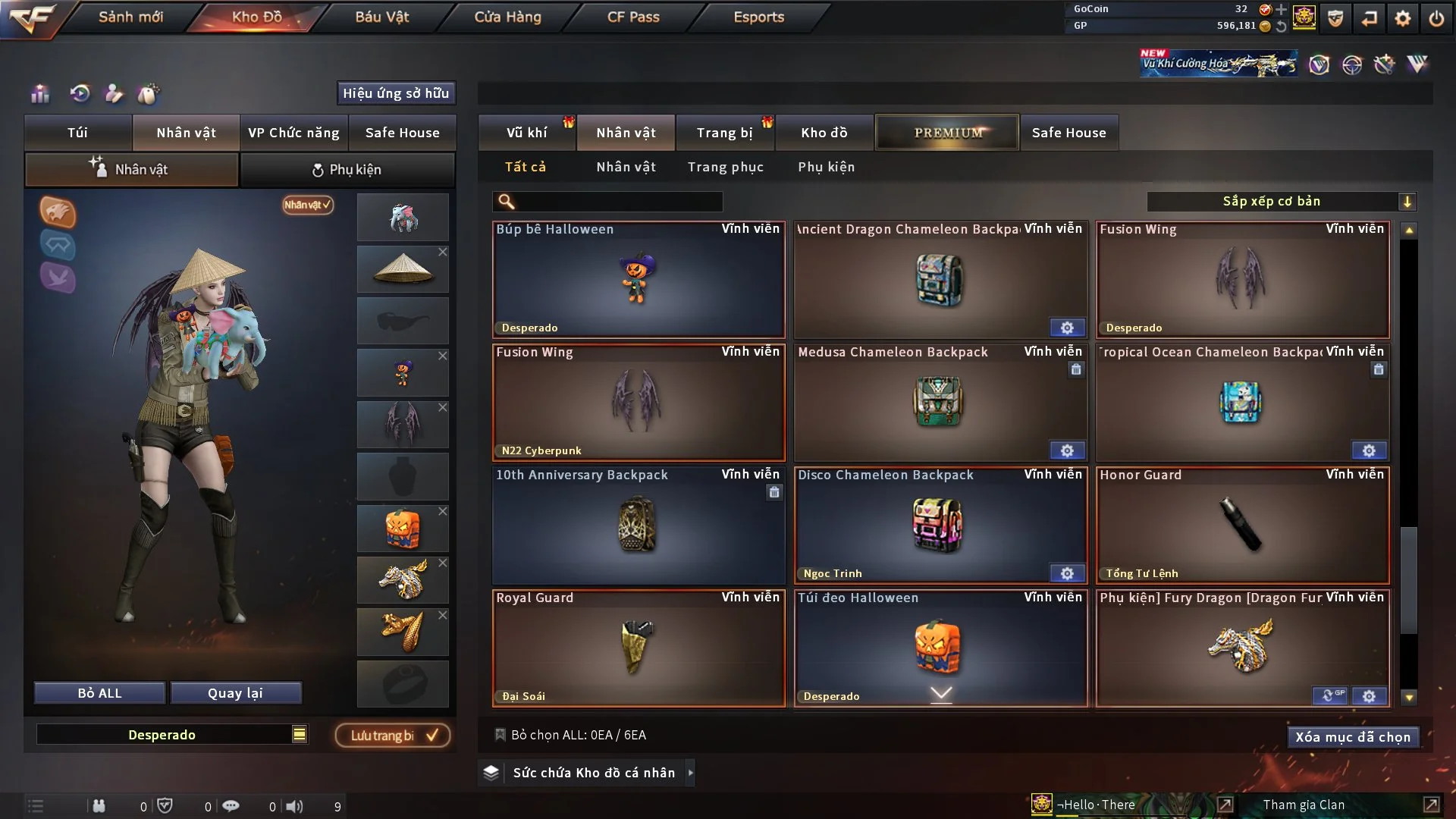Save loadout with Lưu trang bị
The image size is (1456, 819).
pos(393,736)
